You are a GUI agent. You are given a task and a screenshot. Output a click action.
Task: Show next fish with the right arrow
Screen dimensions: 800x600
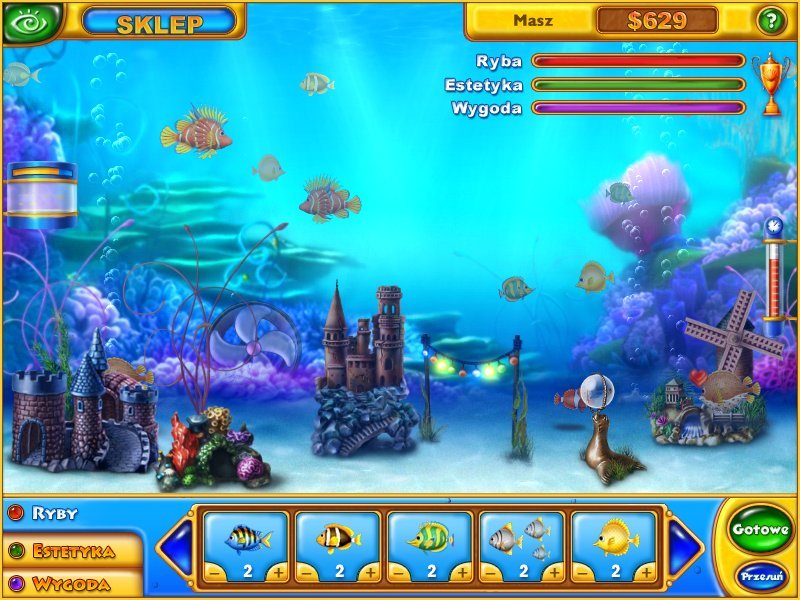pos(685,548)
